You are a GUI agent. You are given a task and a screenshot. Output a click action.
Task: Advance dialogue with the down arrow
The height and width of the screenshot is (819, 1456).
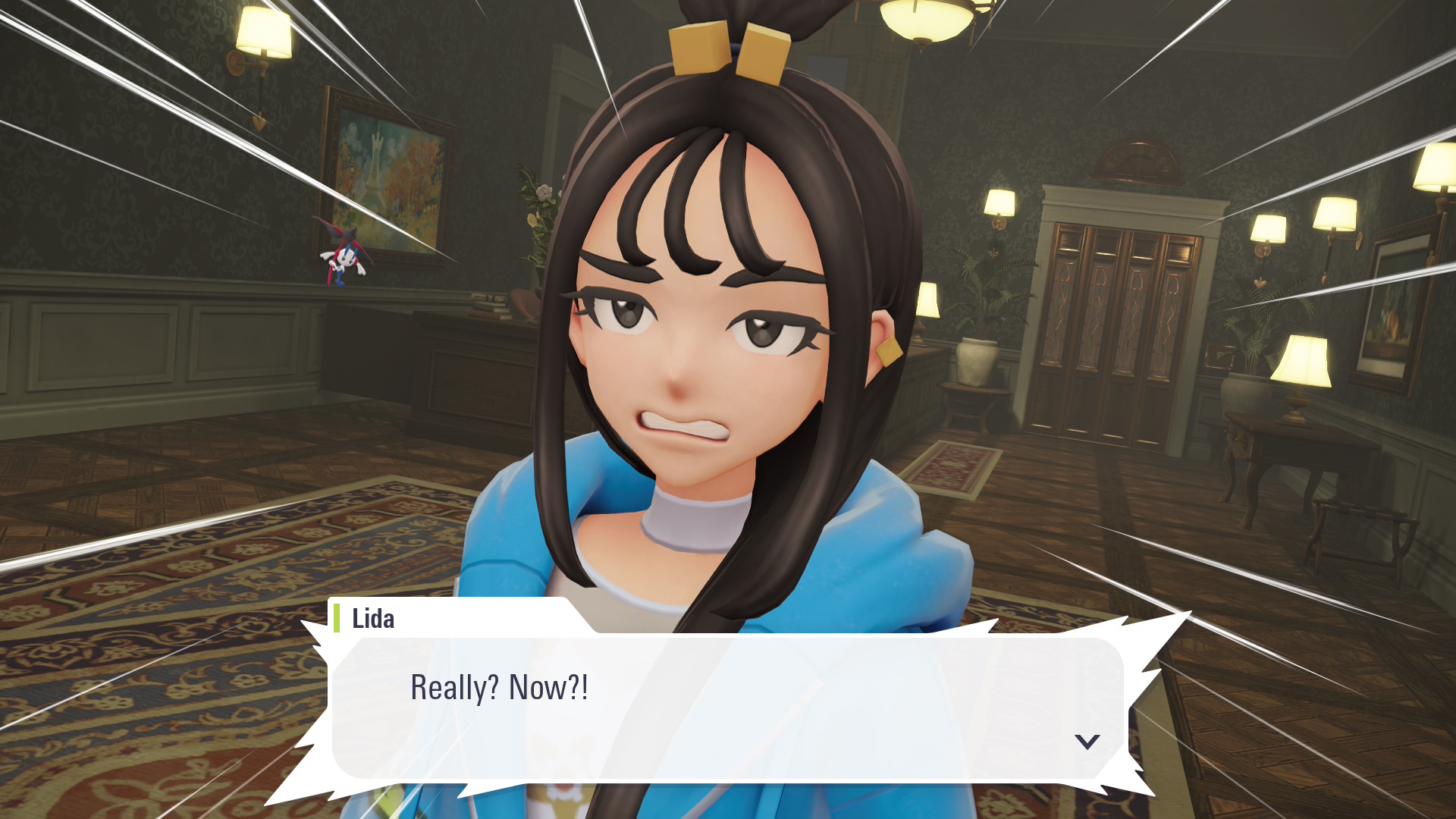[1087, 741]
